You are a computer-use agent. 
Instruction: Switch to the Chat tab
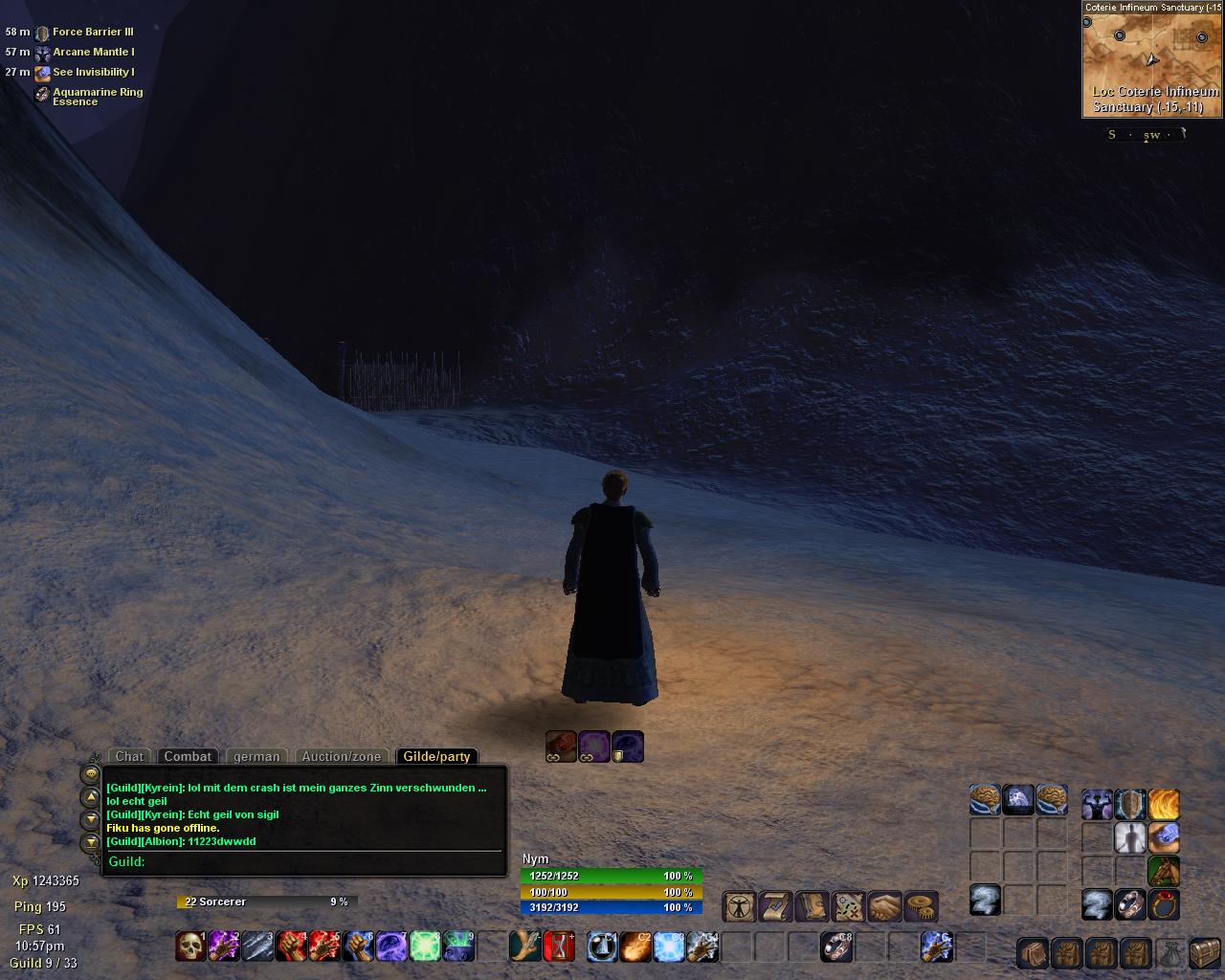(x=130, y=756)
